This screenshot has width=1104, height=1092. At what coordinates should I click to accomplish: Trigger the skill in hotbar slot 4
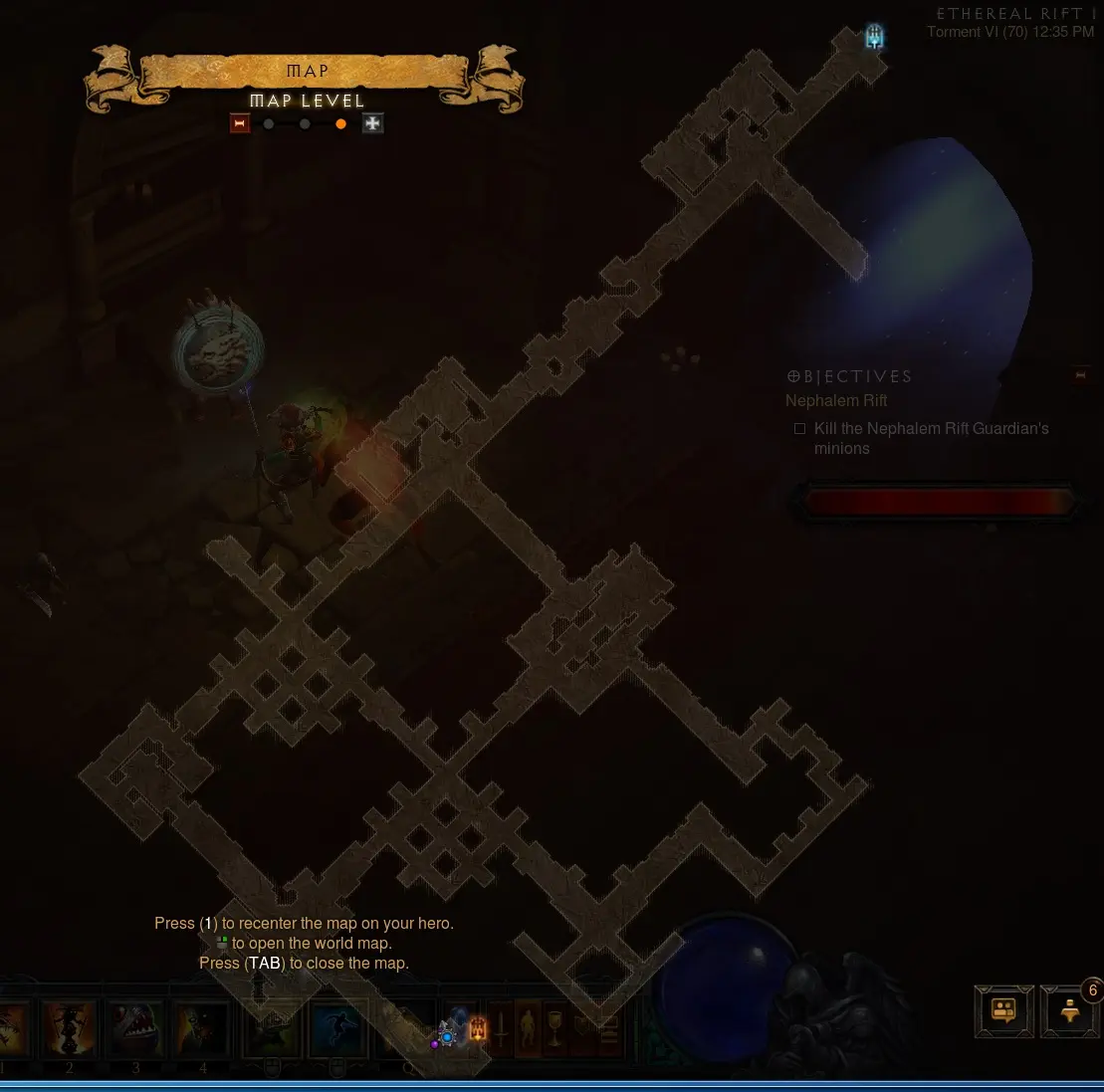(203, 1030)
